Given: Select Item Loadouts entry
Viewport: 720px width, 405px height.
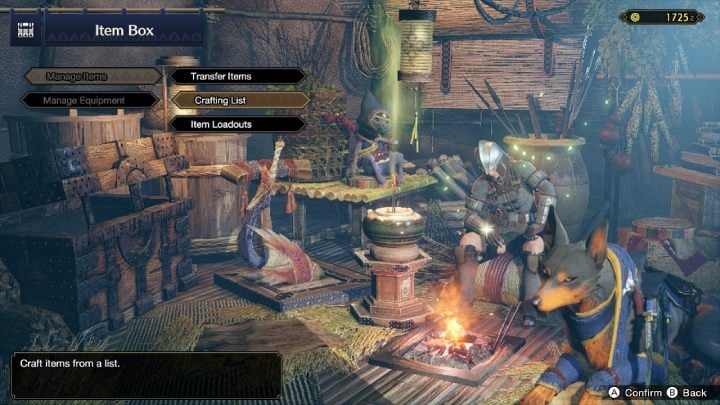Looking at the screenshot, I should point(237,124).
